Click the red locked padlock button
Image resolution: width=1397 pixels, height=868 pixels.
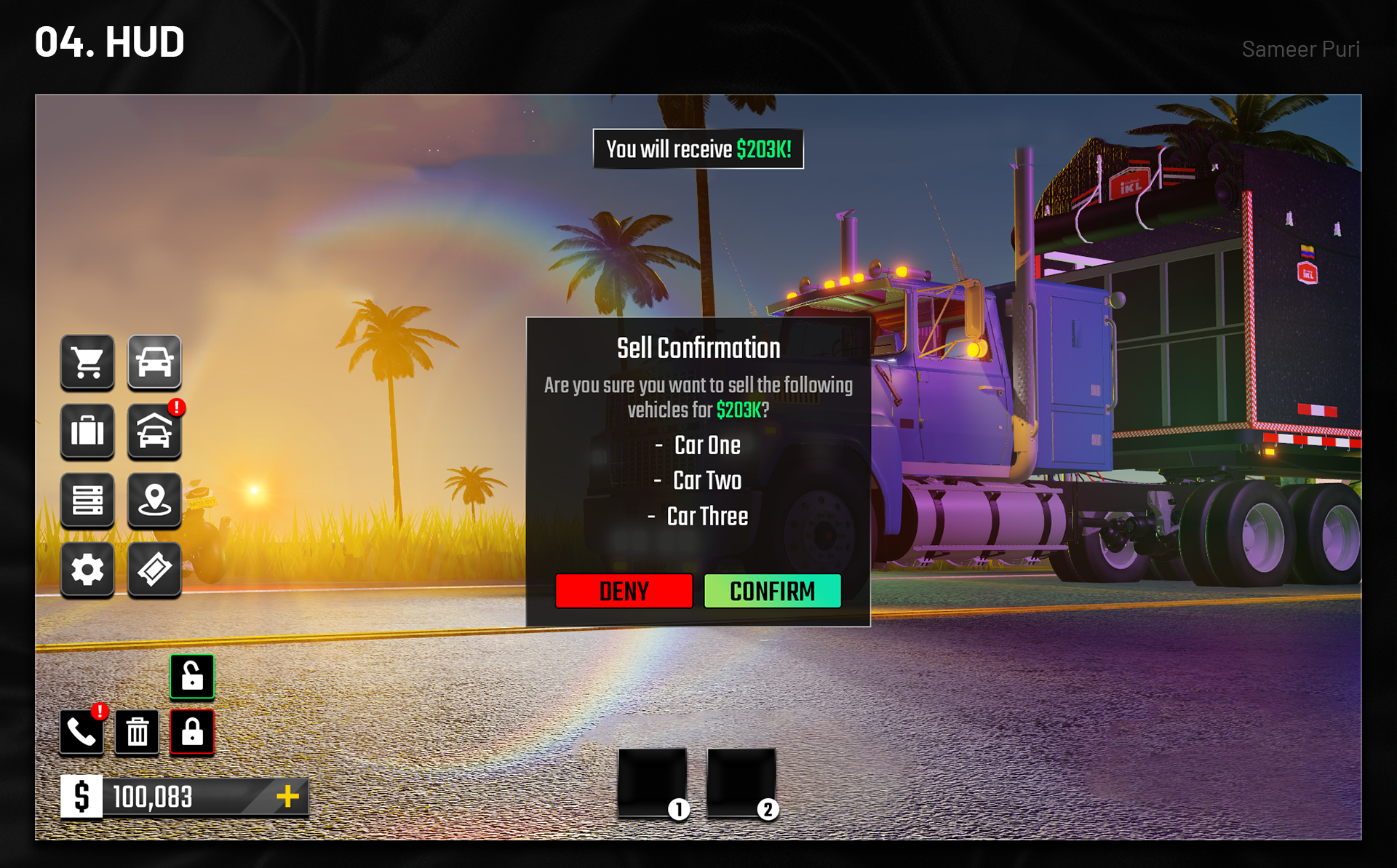click(x=192, y=731)
